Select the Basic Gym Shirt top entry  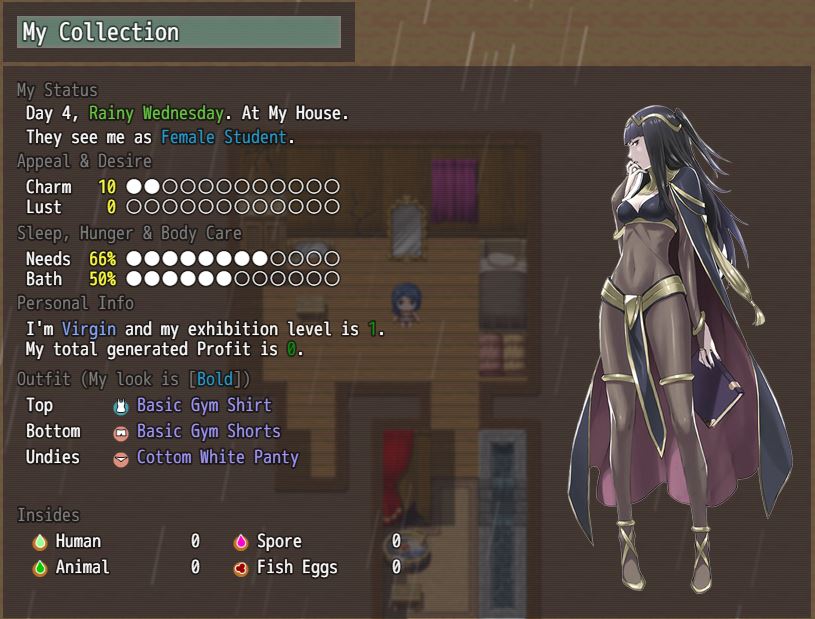204,406
